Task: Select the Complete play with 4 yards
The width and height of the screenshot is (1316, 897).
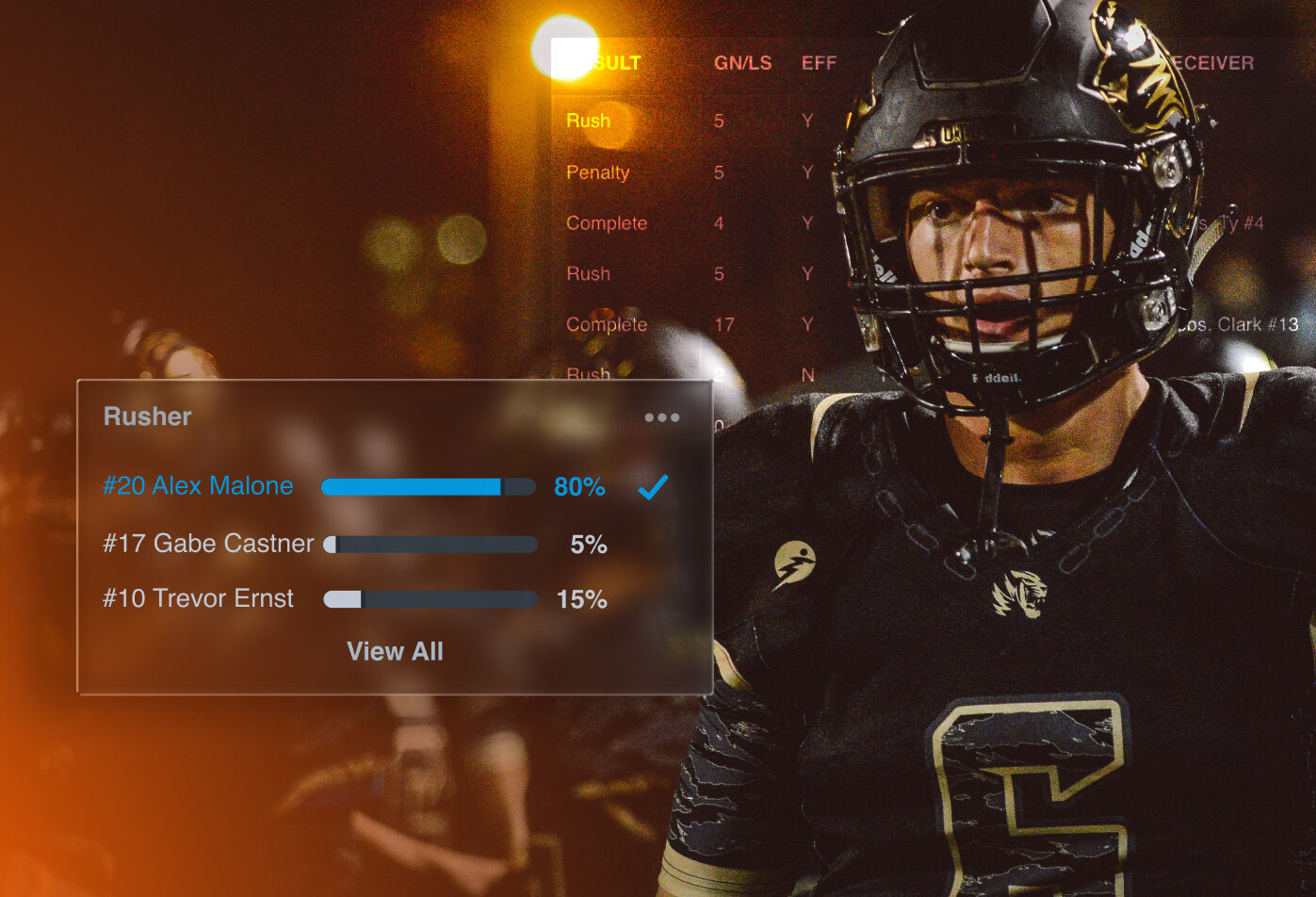Action: pos(607,223)
